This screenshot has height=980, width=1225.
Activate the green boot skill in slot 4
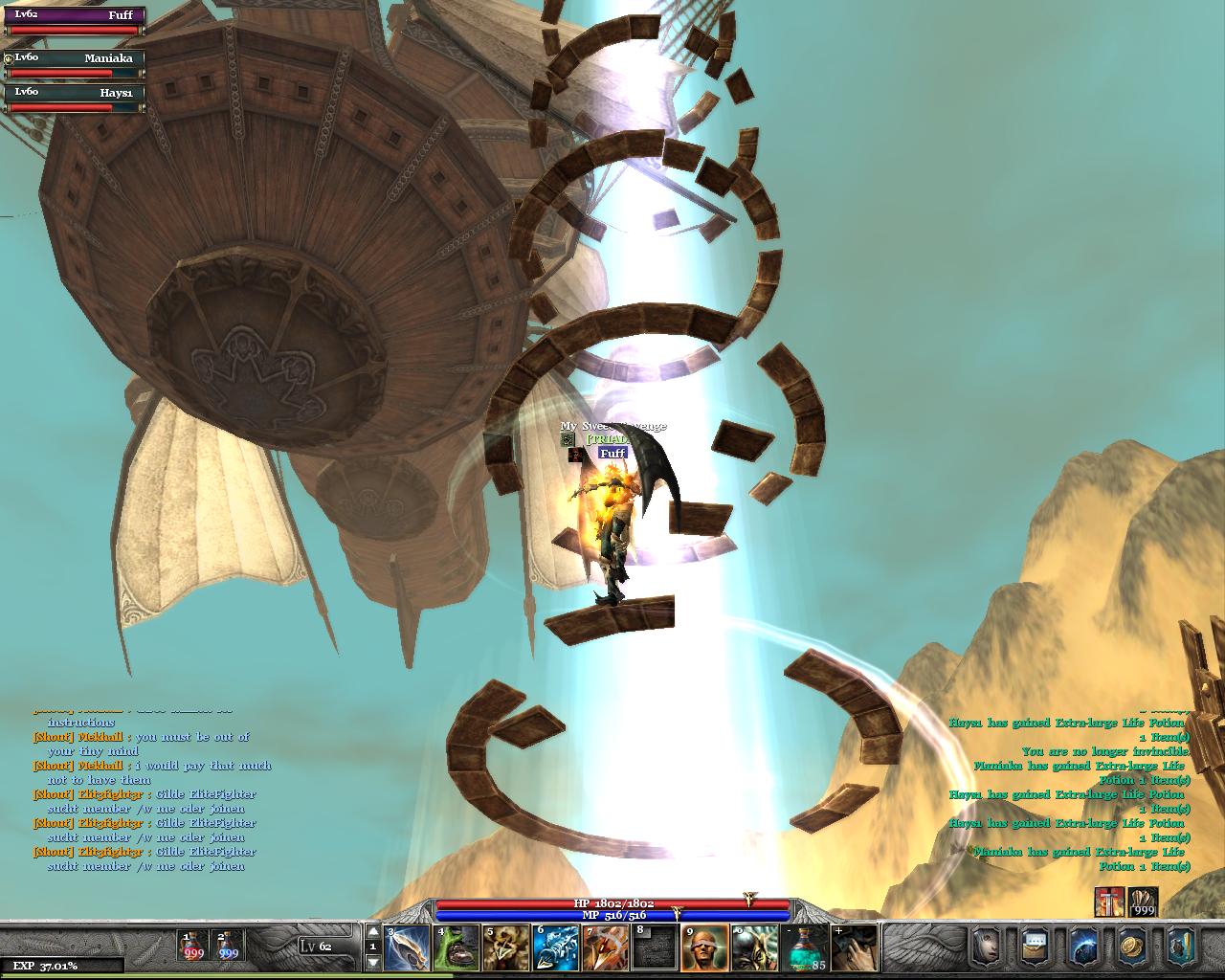[x=457, y=947]
